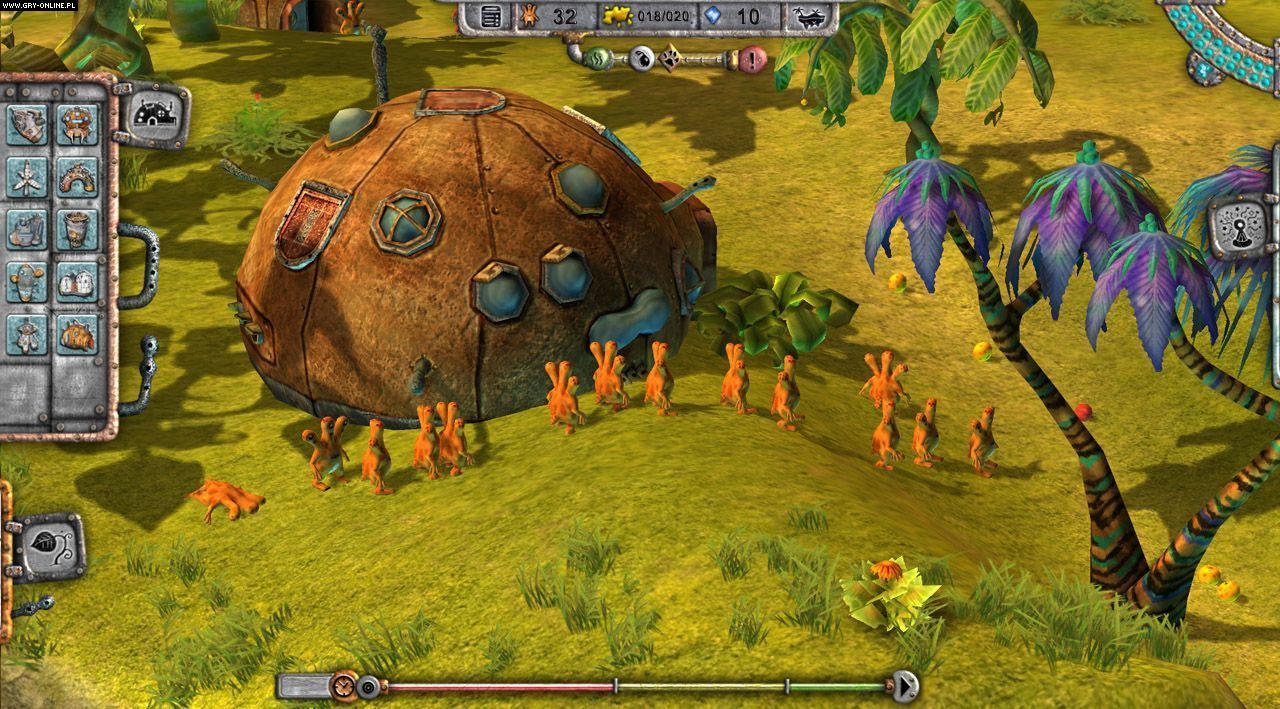Screen dimensions: 1280x709
Task: Switch to the dome buildings tab
Action: (x=155, y=114)
